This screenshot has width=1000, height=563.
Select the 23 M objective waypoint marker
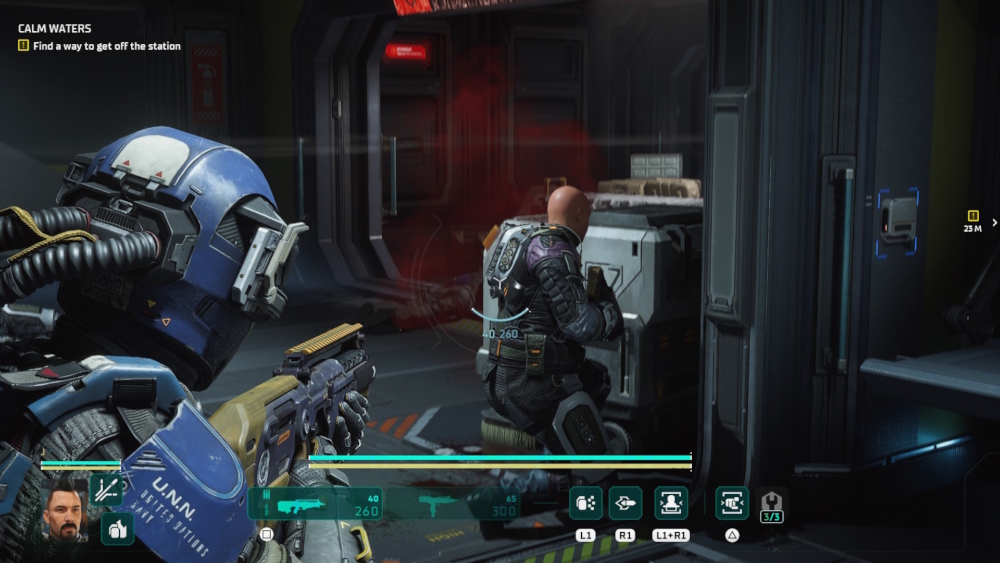pos(972,221)
